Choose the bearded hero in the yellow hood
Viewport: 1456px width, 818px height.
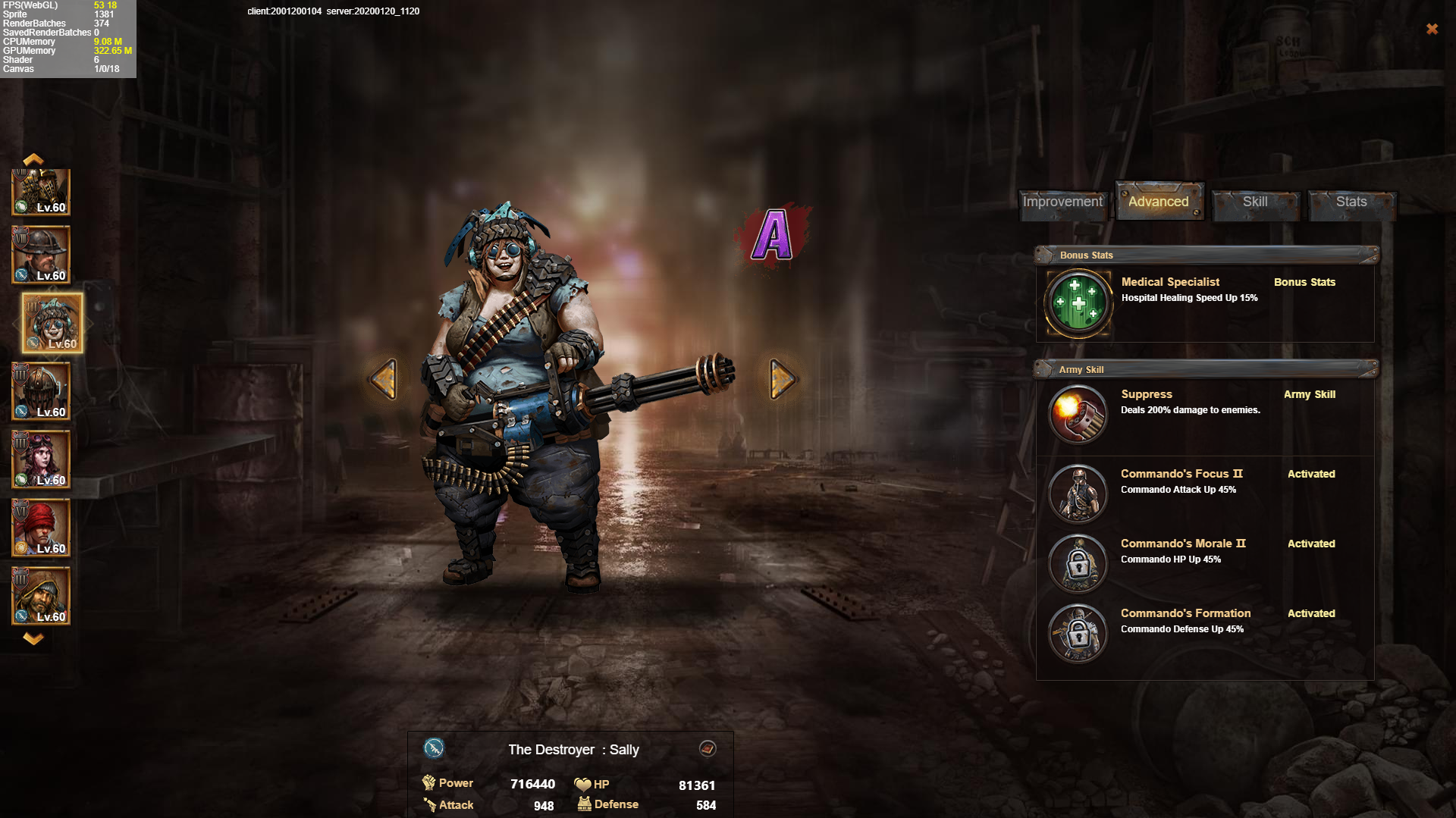coord(41,596)
